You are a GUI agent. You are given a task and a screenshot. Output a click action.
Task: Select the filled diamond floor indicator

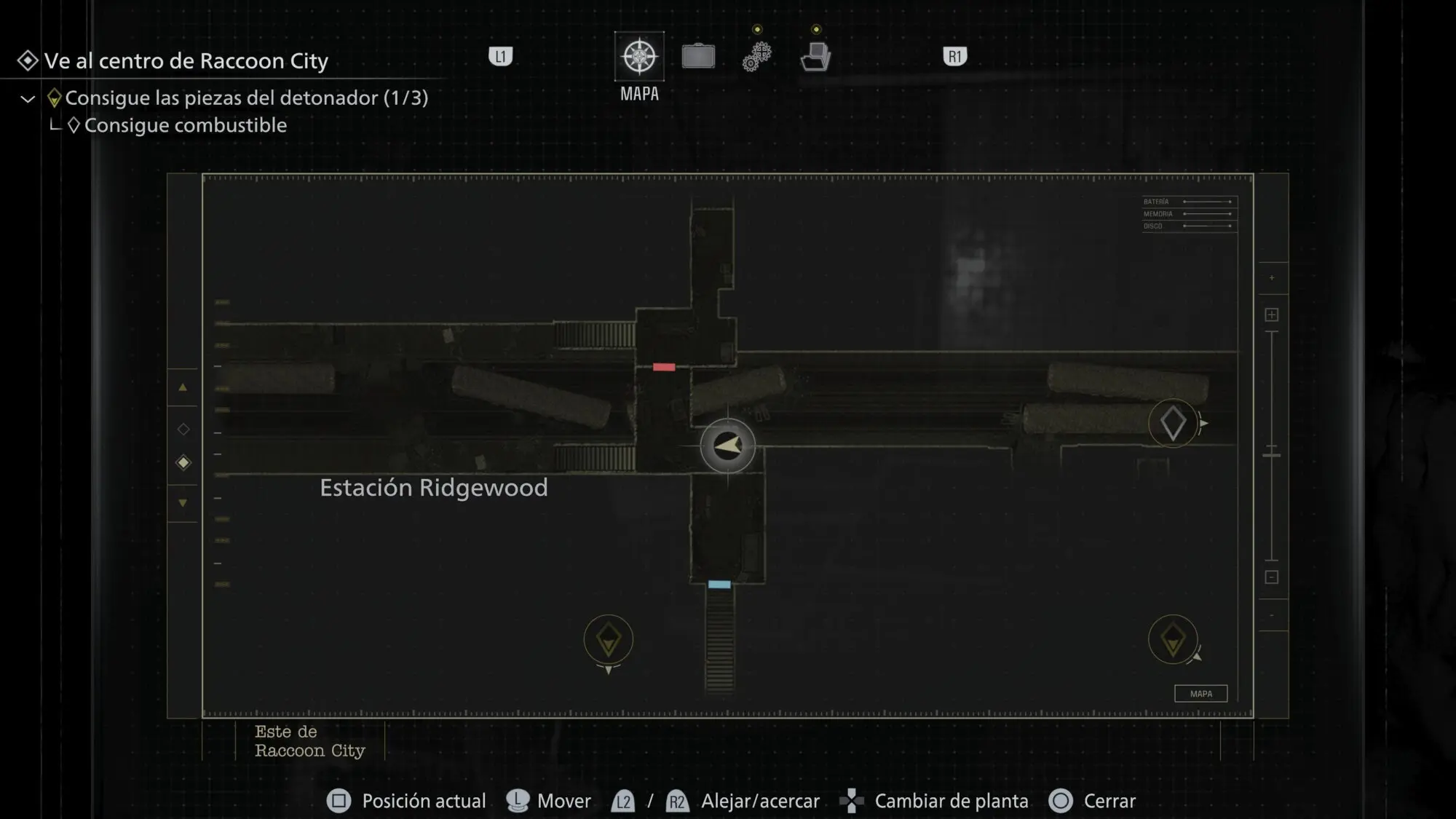(x=183, y=463)
